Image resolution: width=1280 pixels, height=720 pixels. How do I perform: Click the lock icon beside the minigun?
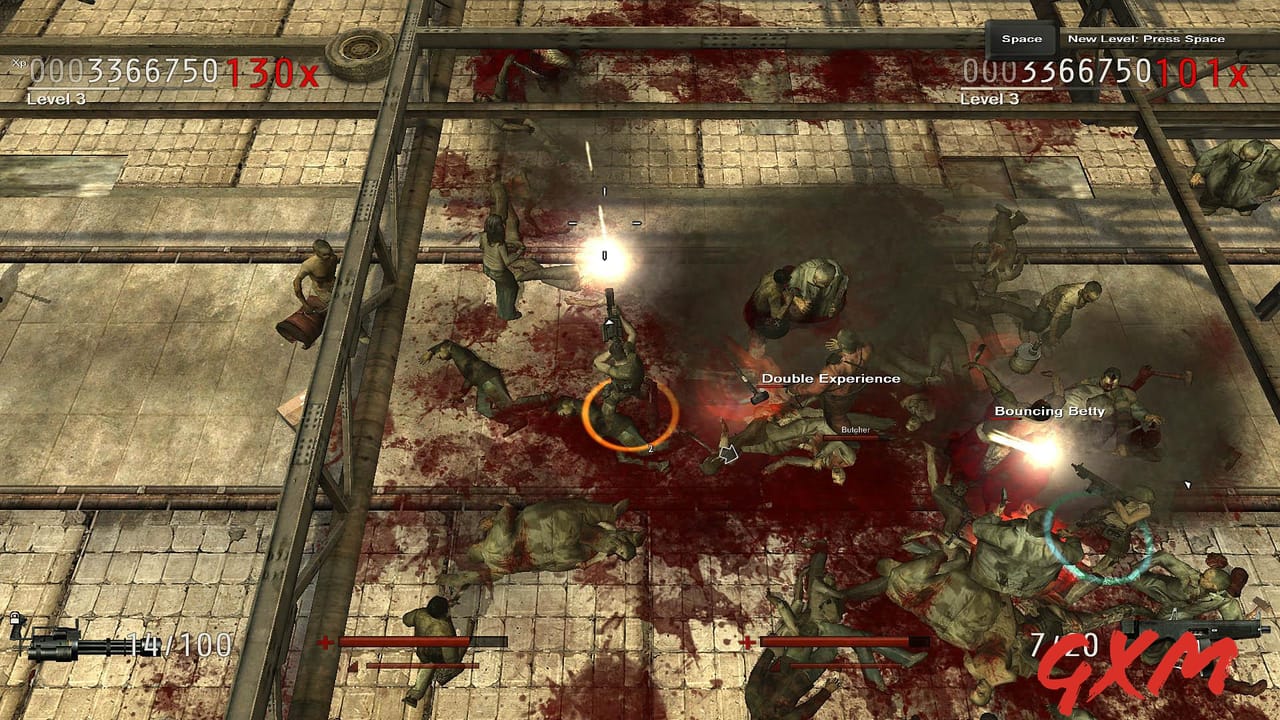pyautogui.click(x=14, y=617)
